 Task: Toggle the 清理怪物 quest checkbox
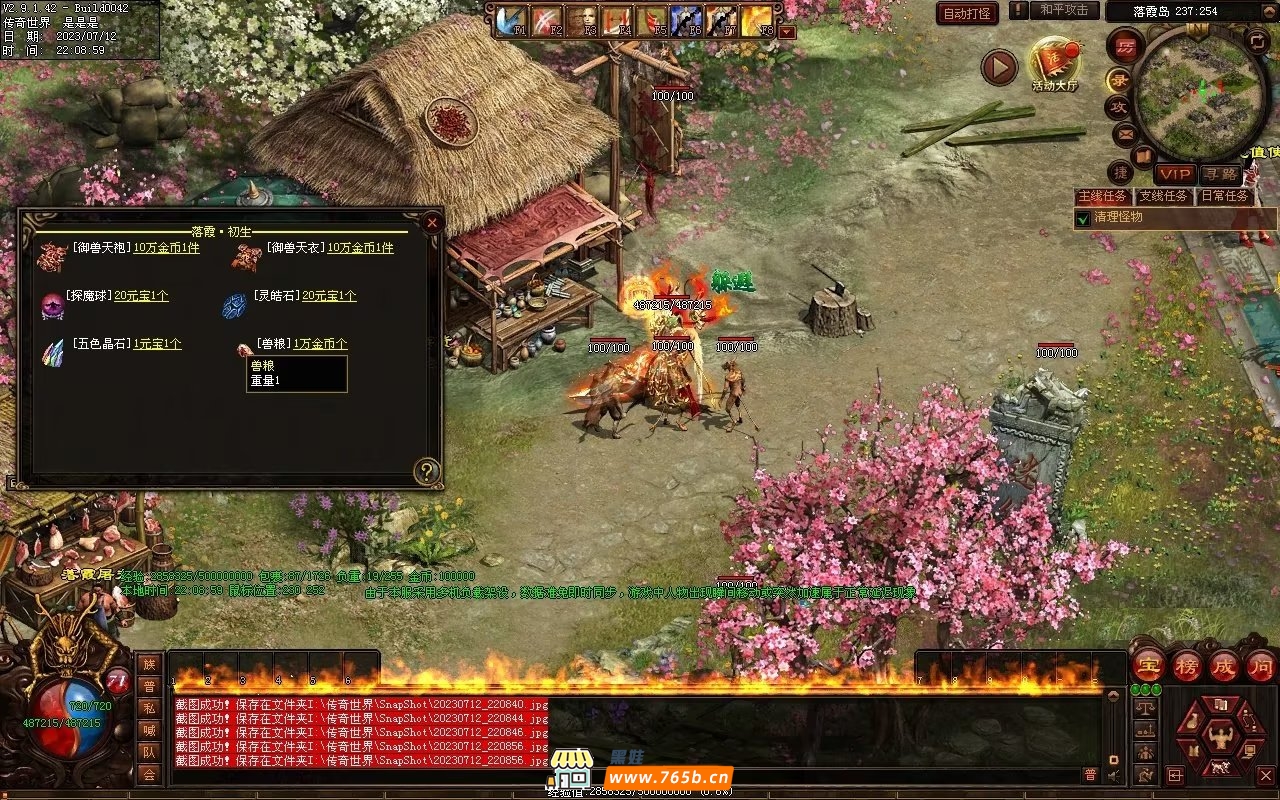point(1082,218)
